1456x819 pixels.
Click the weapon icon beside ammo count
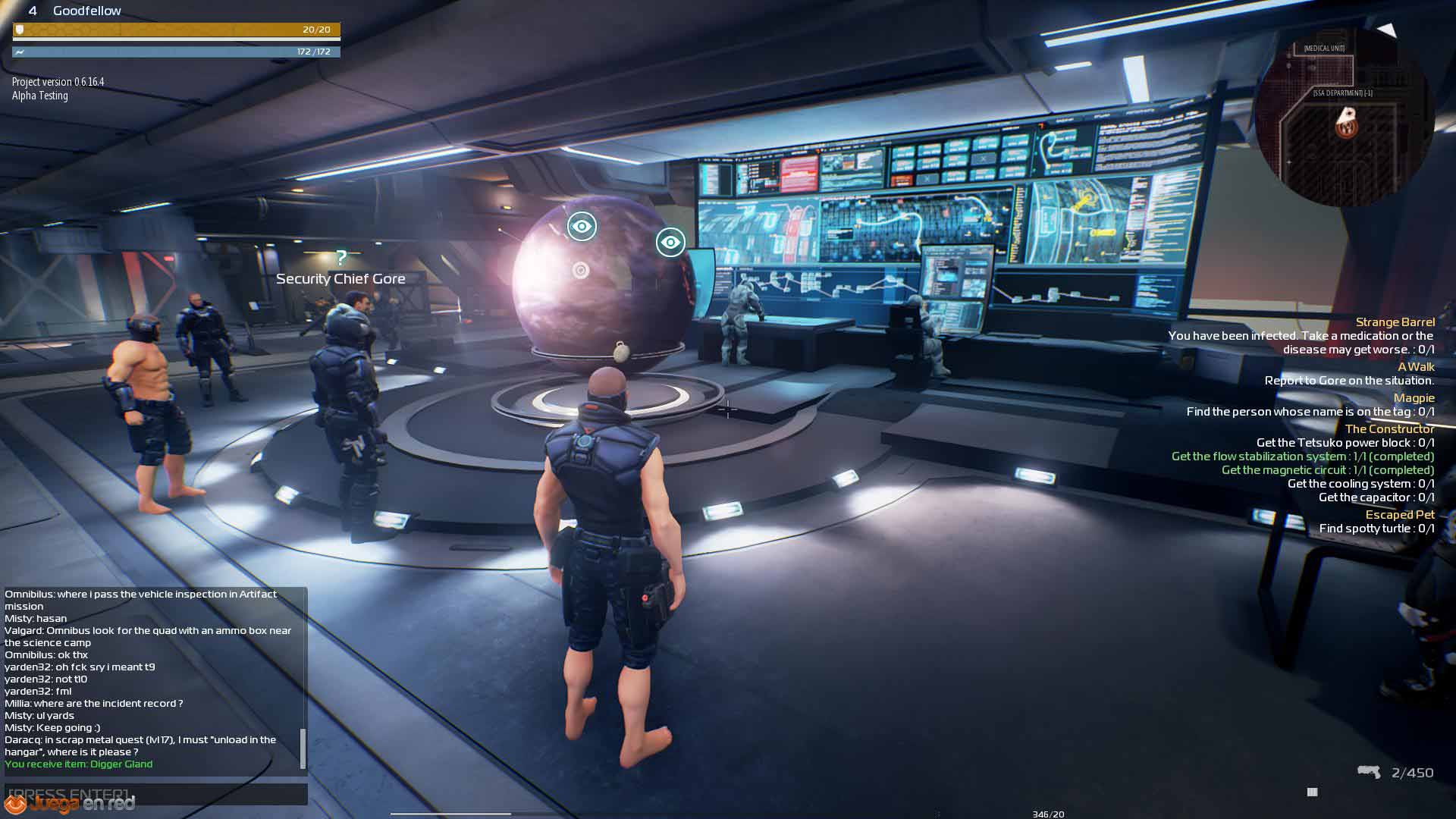point(1369,772)
